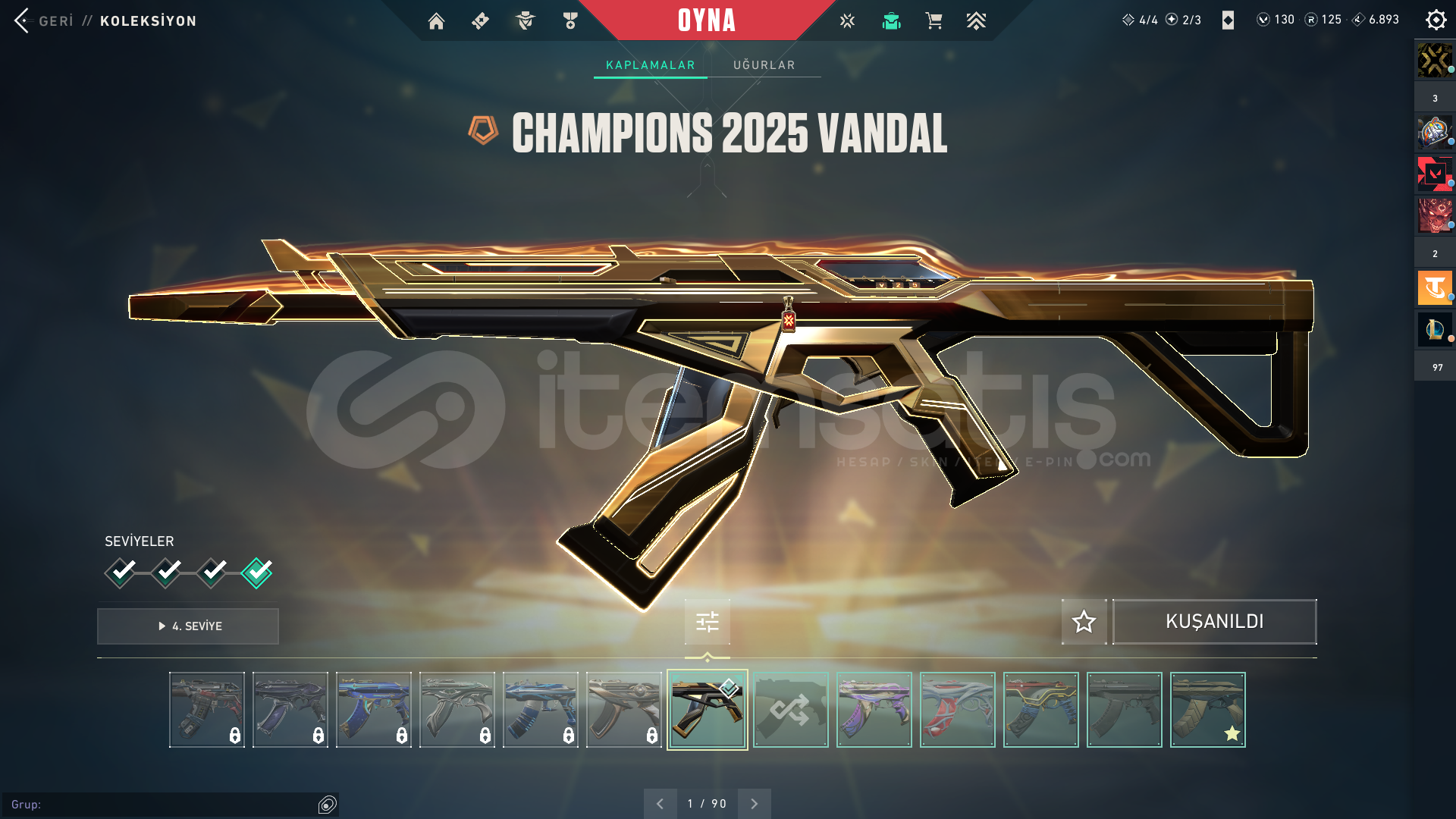Switch to the Uğurlar tab
The width and height of the screenshot is (1456, 819).
coord(764,64)
